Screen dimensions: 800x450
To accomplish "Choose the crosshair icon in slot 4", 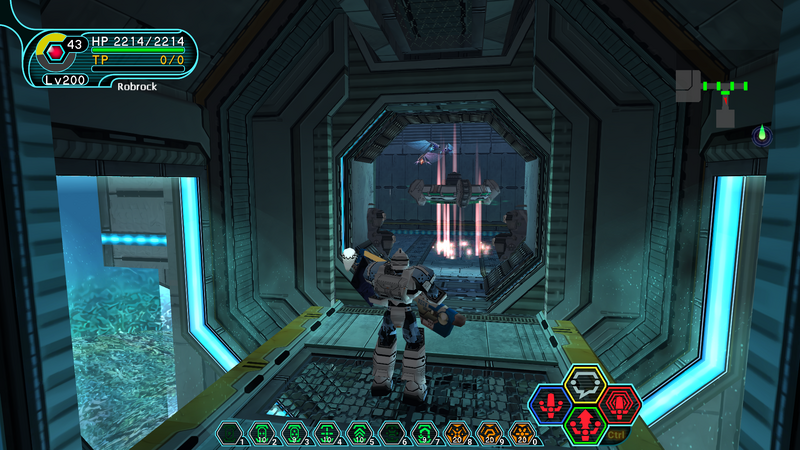I will point(327,433).
